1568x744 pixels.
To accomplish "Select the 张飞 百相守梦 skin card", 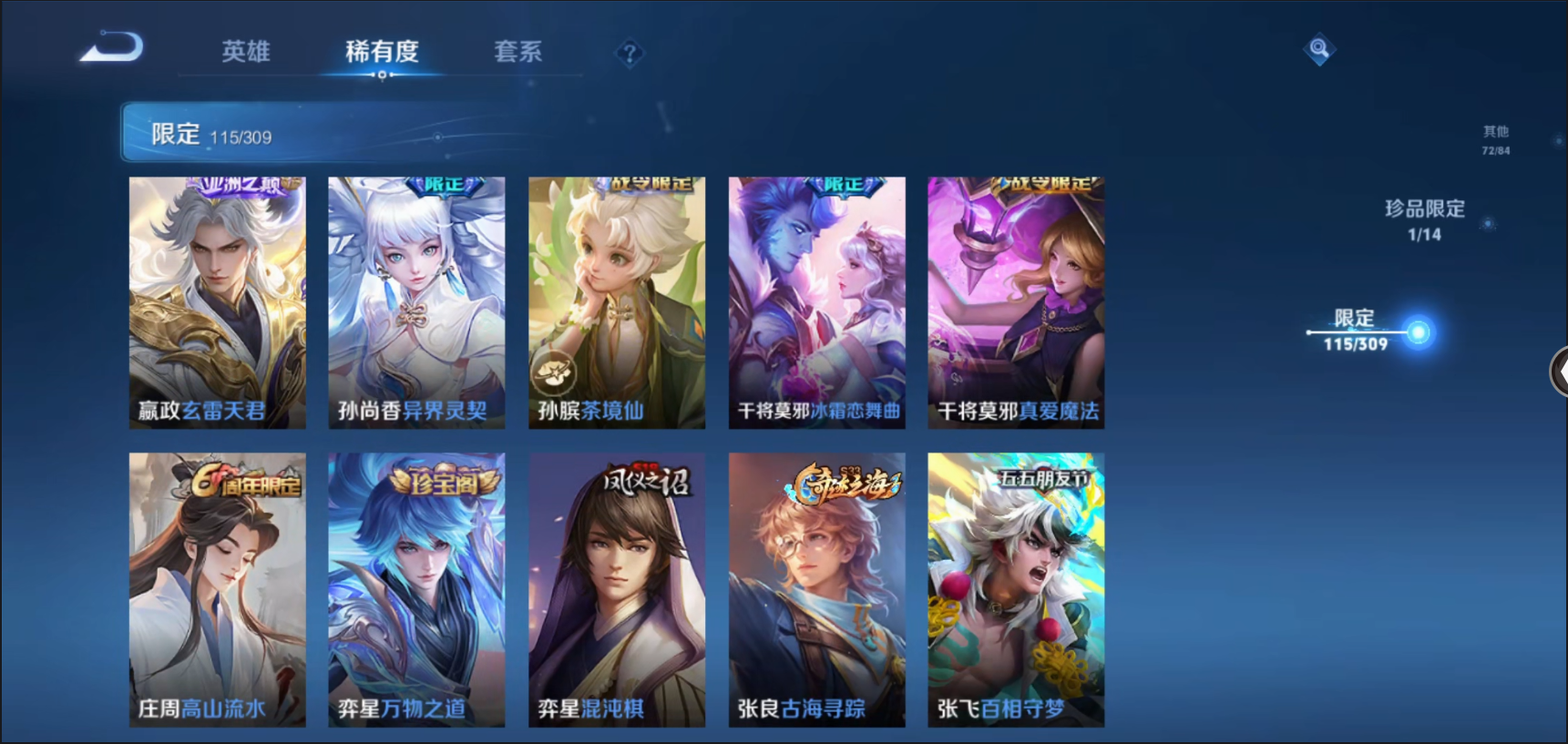I will click(x=1016, y=589).
